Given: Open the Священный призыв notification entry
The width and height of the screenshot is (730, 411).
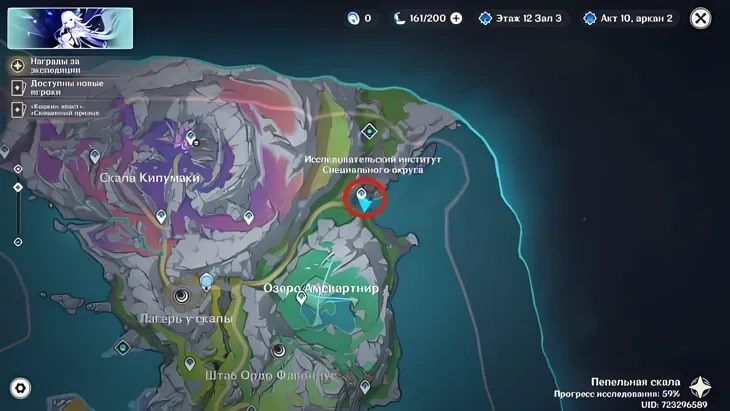Looking at the screenshot, I should 18,107.
